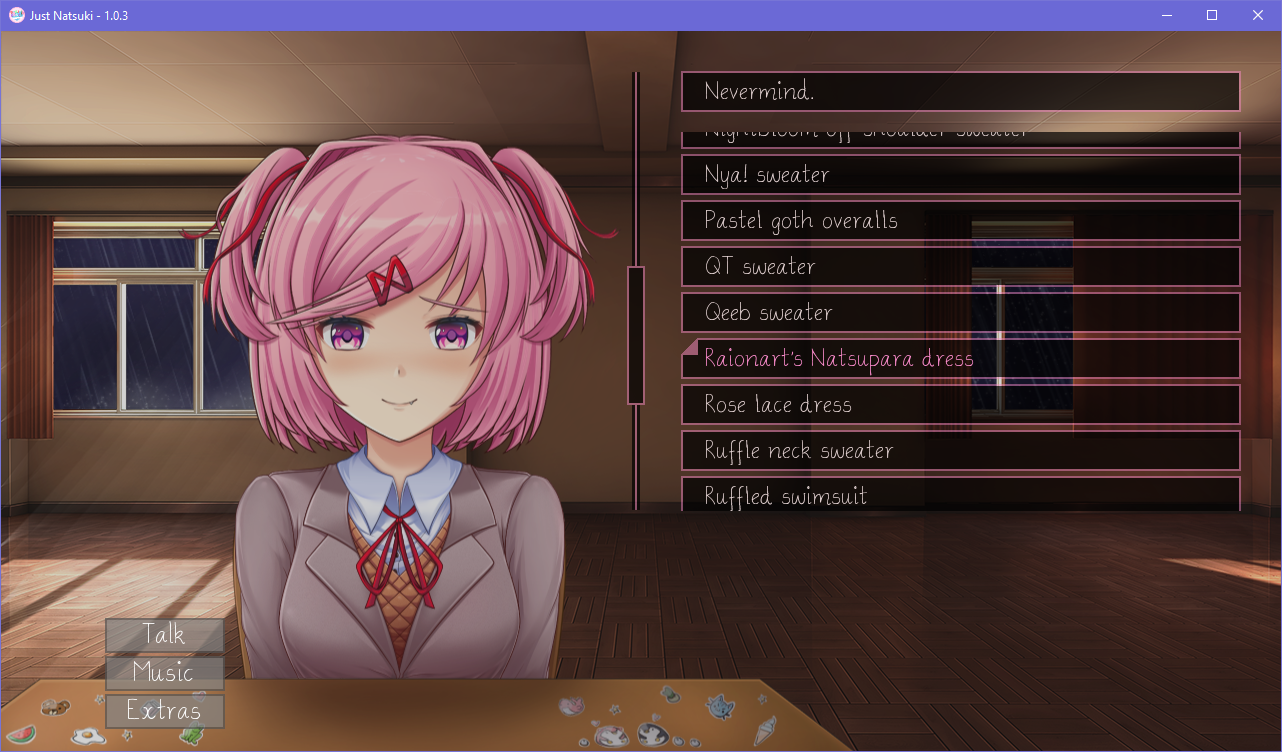Choose the Nya! sweater outfit
The height and width of the screenshot is (752, 1282).
click(960, 174)
